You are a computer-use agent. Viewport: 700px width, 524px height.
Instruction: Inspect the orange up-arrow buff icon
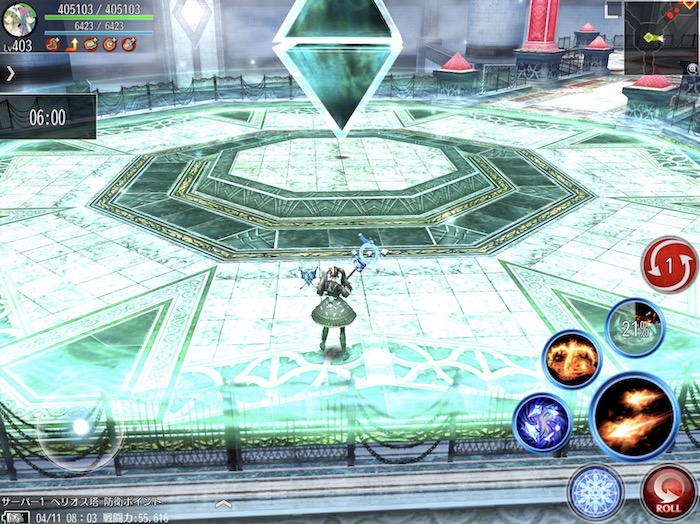[71, 44]
